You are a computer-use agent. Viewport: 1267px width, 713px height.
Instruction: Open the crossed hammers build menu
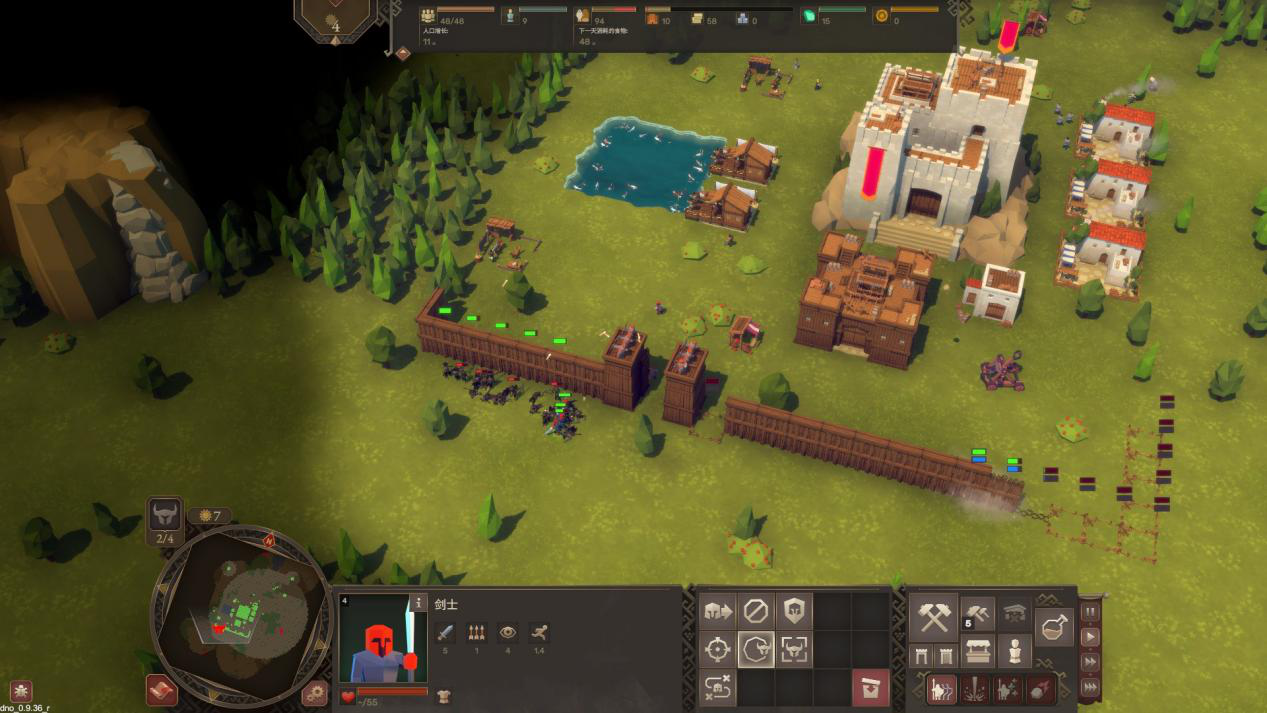coord(933,617)
